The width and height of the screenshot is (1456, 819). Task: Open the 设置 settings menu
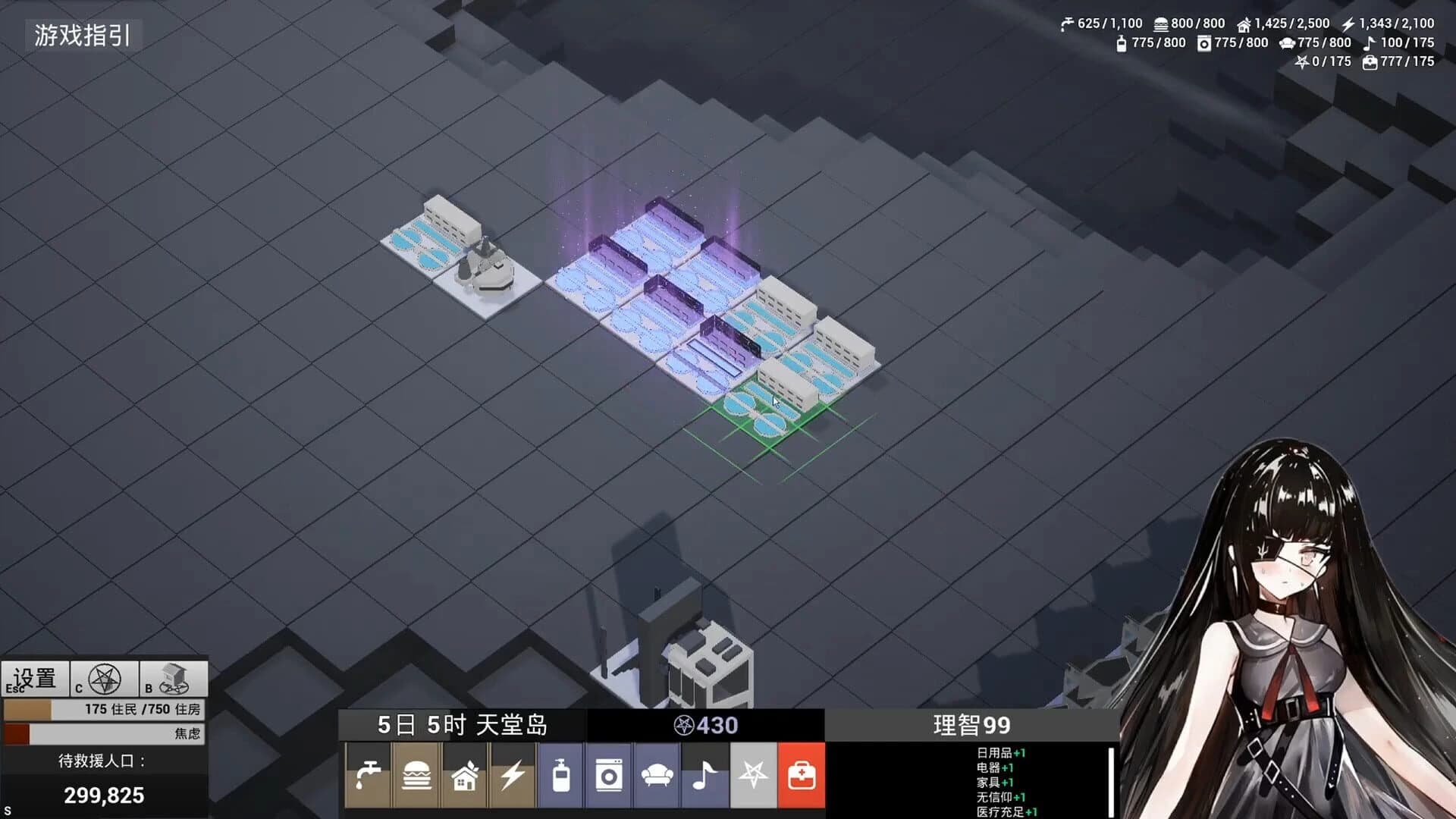point(33,679)
